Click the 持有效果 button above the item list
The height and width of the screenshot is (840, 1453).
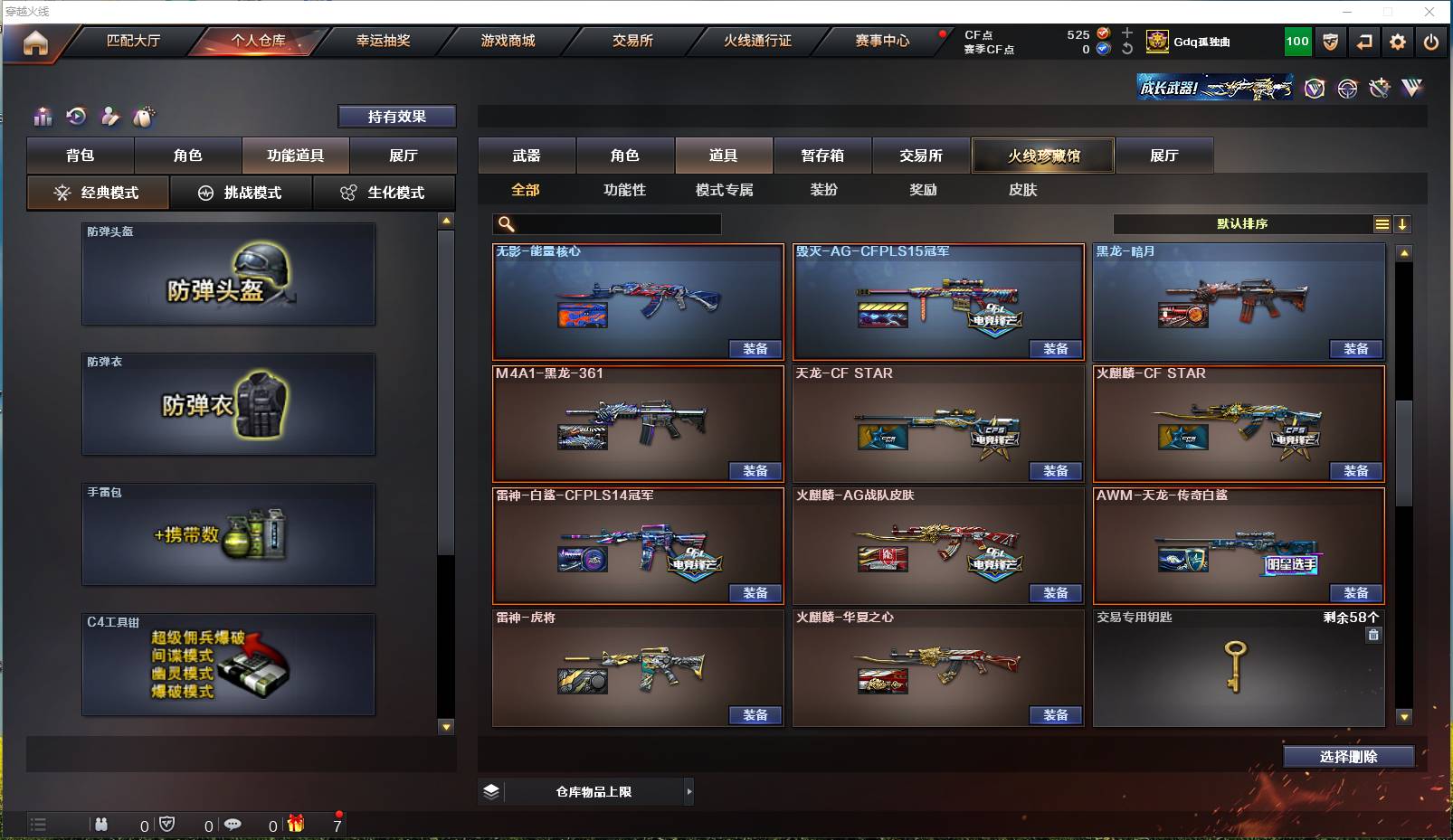coord(396,116)
